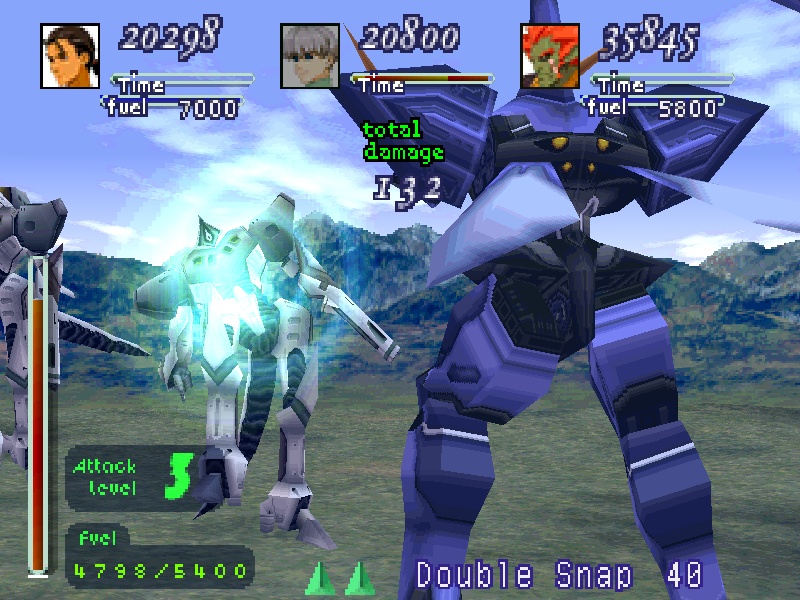Select the dark-haired pilot portrait
The height and width of the screenshot is (600, 800).
click(x=70, y=55)
